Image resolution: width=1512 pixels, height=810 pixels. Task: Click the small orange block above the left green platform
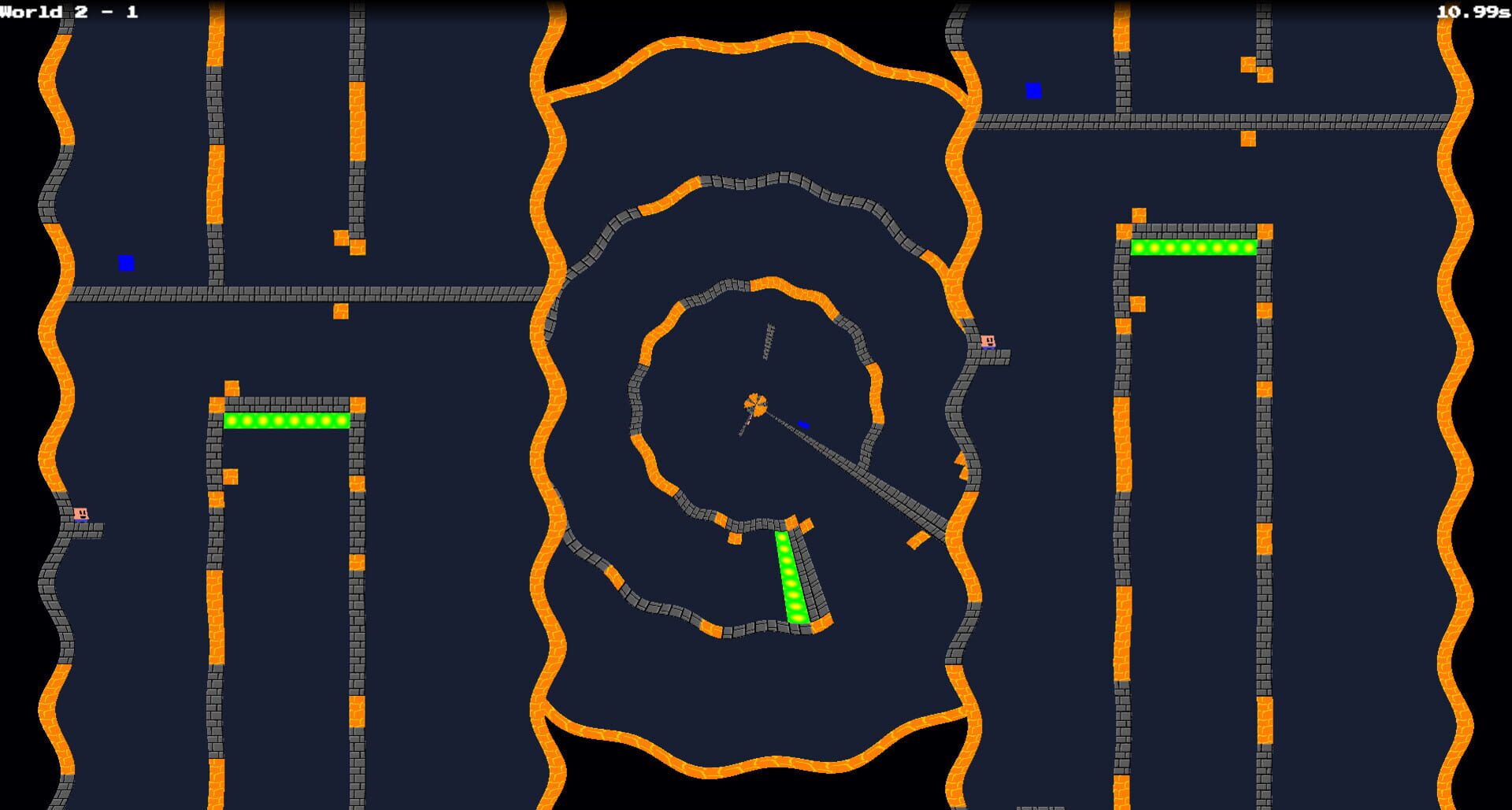pyautogui.click(x=234, y=387)
